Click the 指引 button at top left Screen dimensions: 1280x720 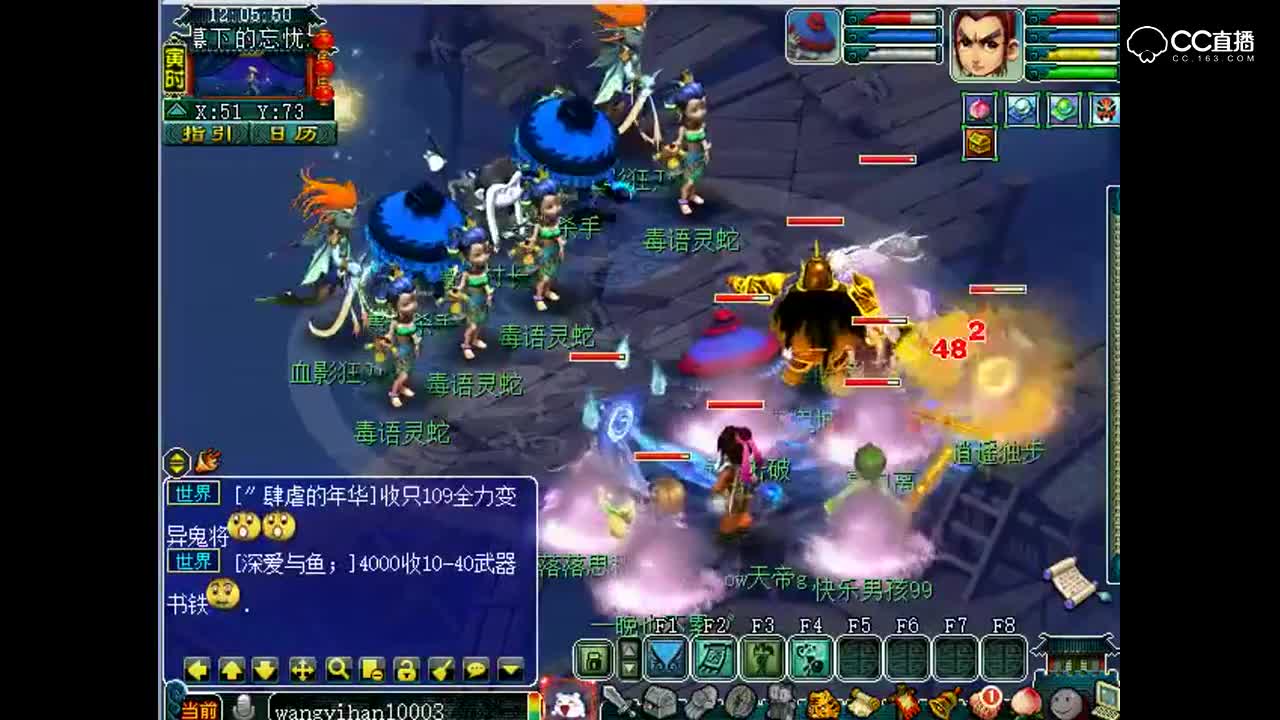pyautogui.click(x=207, y=135)
